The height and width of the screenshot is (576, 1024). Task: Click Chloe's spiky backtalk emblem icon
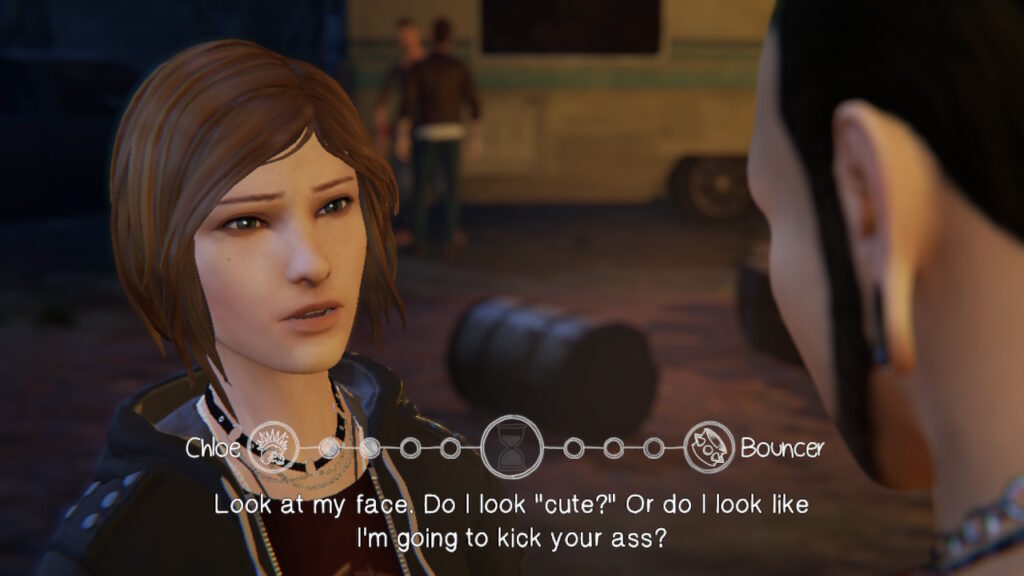273,446
